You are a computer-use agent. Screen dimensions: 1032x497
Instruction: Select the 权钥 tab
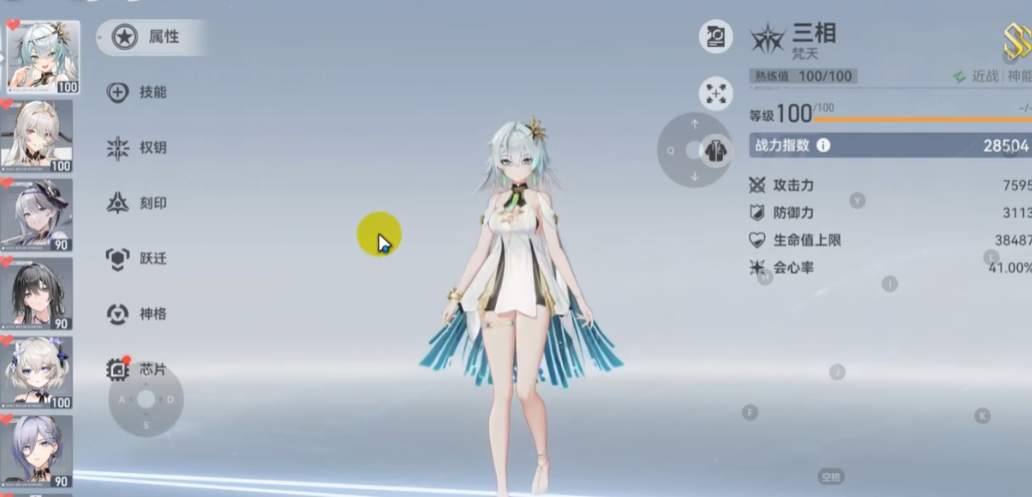point(138,148)
